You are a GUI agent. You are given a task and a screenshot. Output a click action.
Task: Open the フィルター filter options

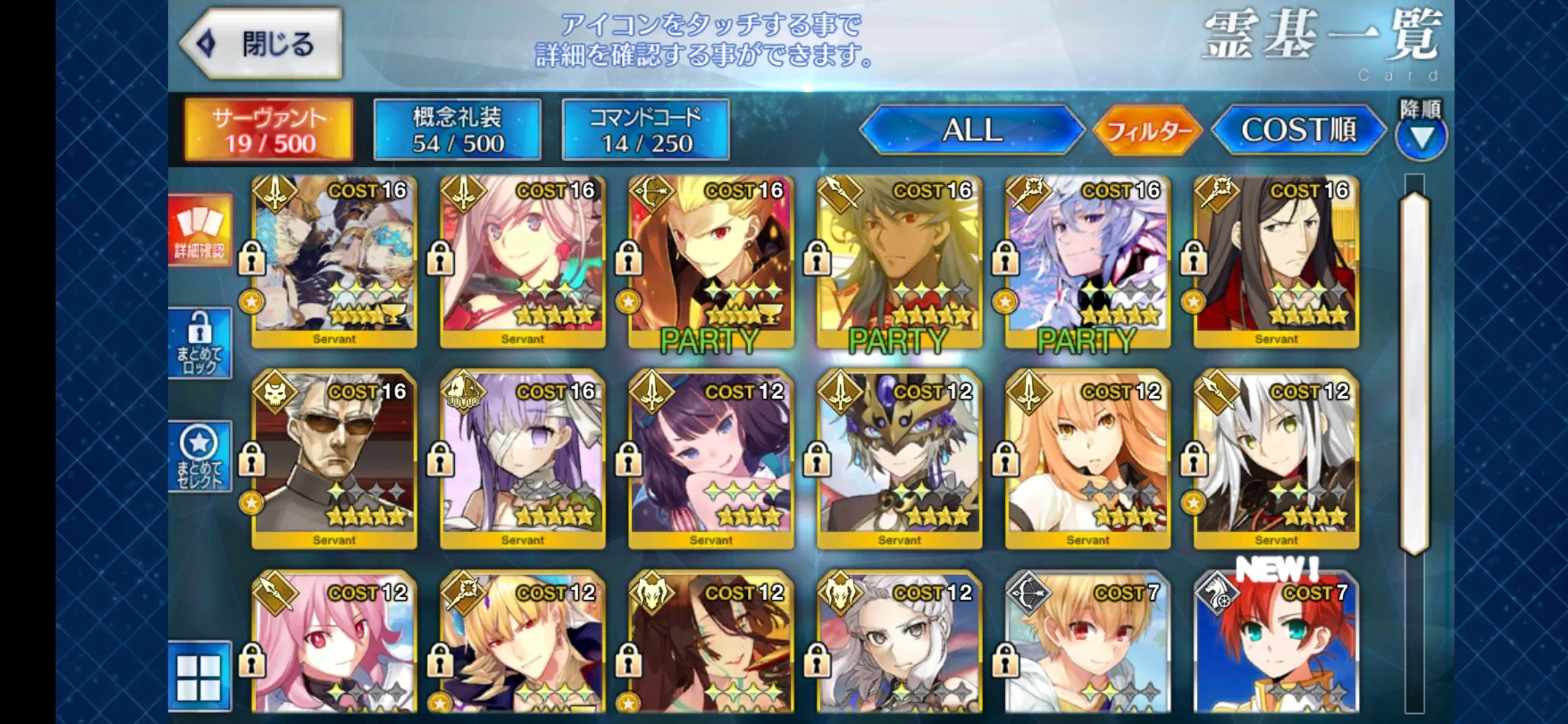coord(1149,130)
